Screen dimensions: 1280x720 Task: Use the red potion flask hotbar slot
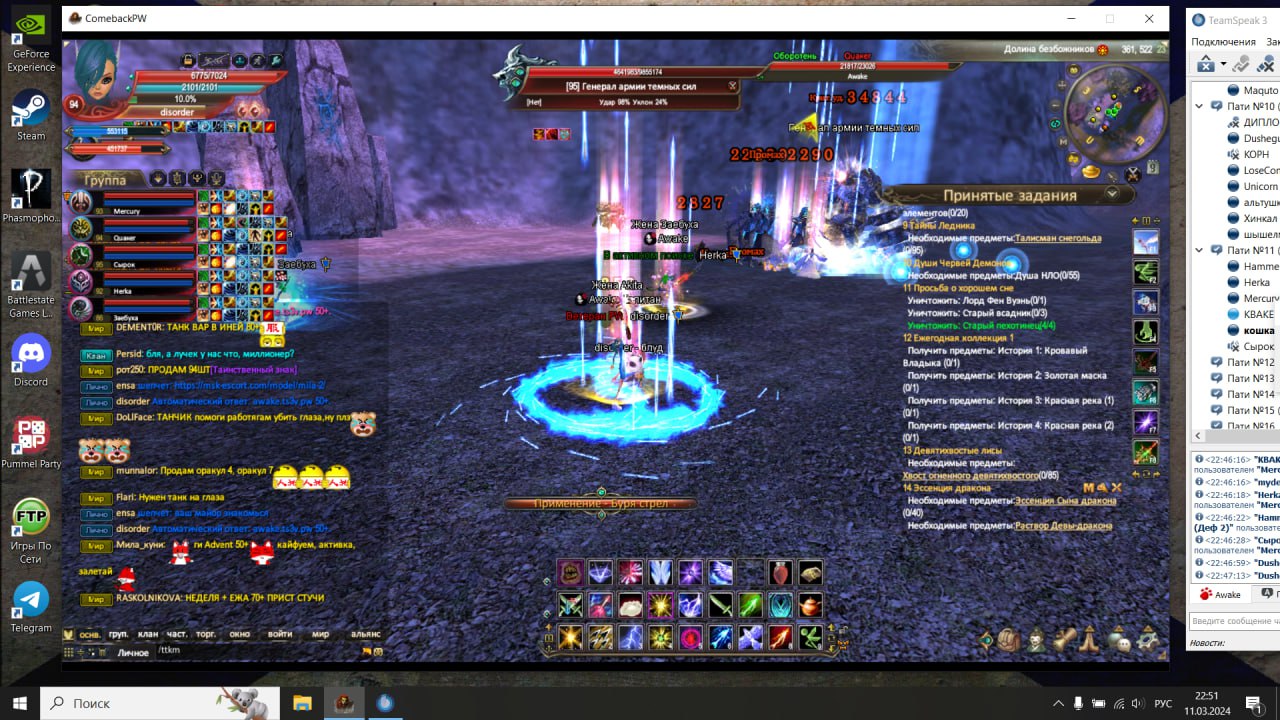tap(780, 573)
